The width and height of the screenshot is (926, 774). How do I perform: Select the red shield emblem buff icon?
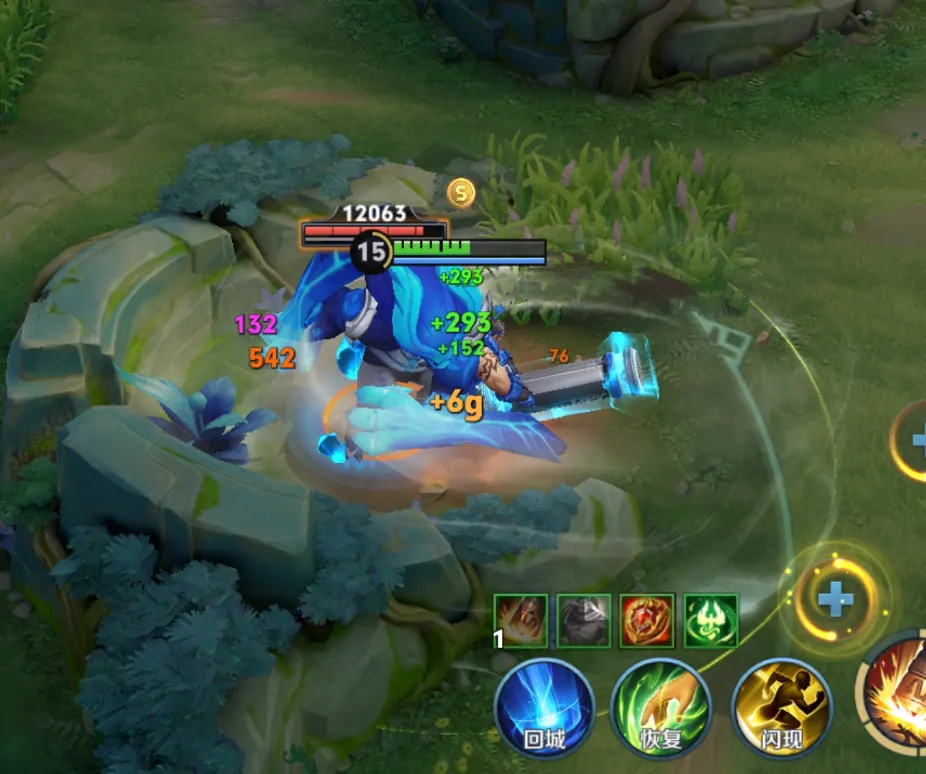647,620
